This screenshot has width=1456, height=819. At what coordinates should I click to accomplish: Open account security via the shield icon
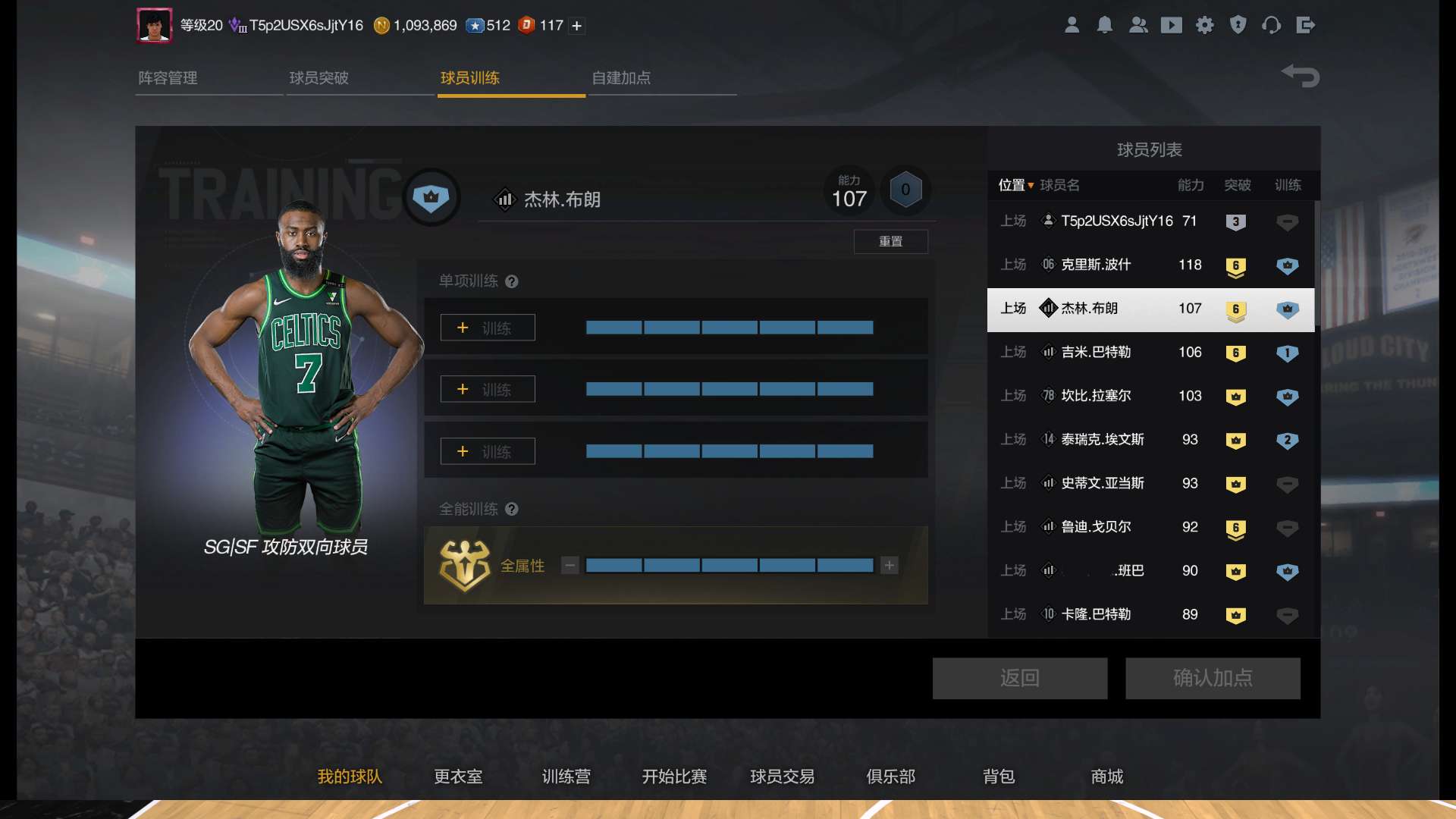tap(1238, 25)
